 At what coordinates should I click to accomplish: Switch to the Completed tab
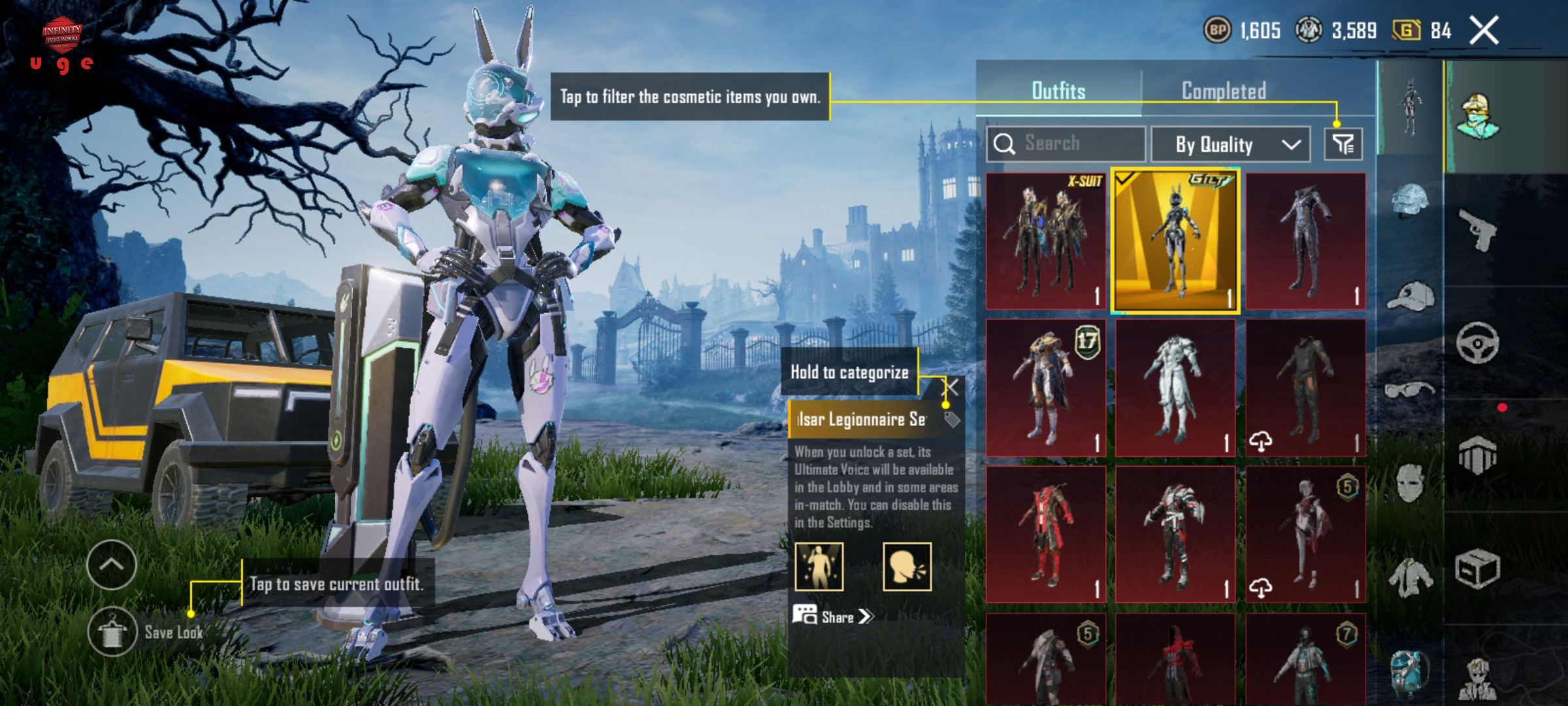point(1223,91)
